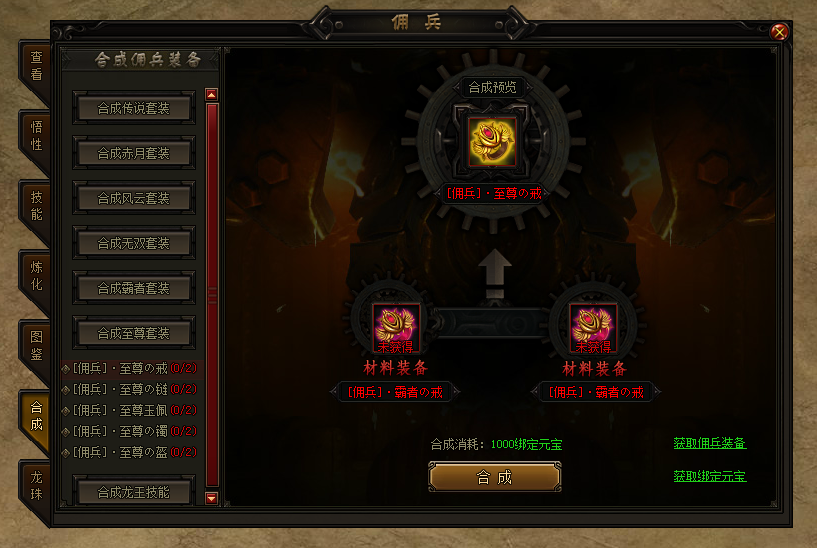
Task: Show the 图鉴 tab
Action: click(35, 346)
